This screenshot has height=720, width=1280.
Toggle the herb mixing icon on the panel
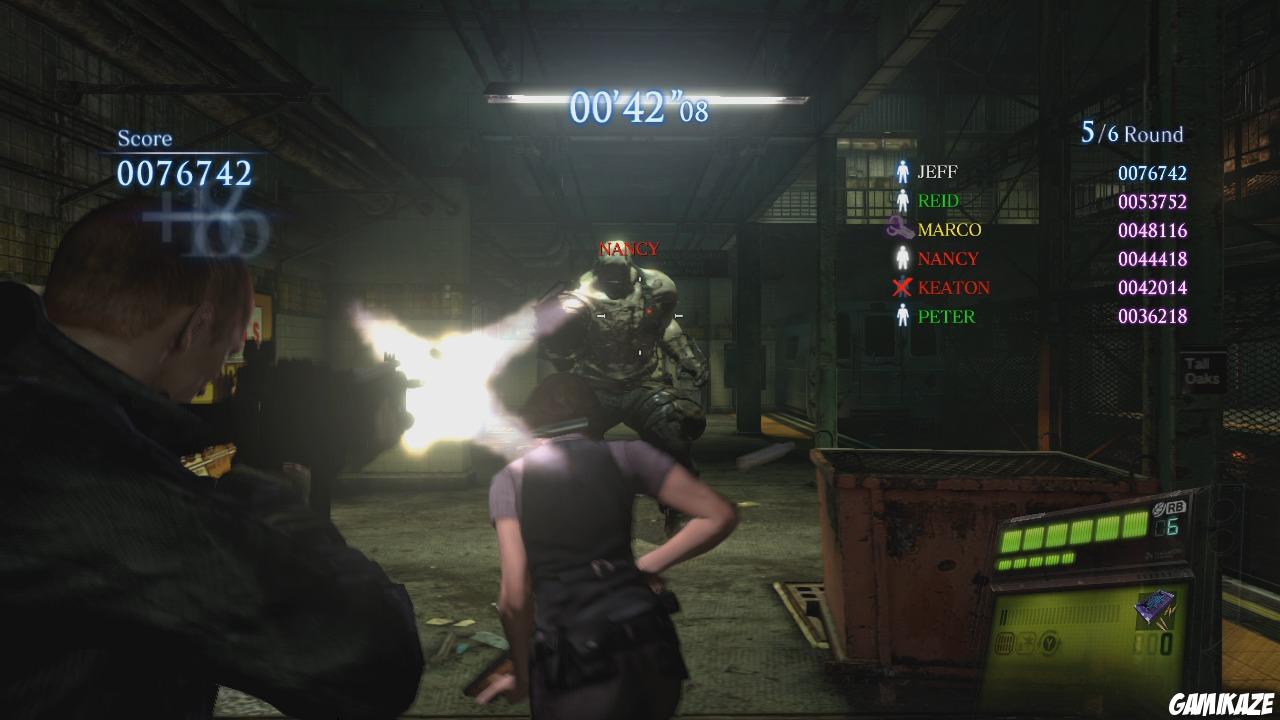[1027, 643]
